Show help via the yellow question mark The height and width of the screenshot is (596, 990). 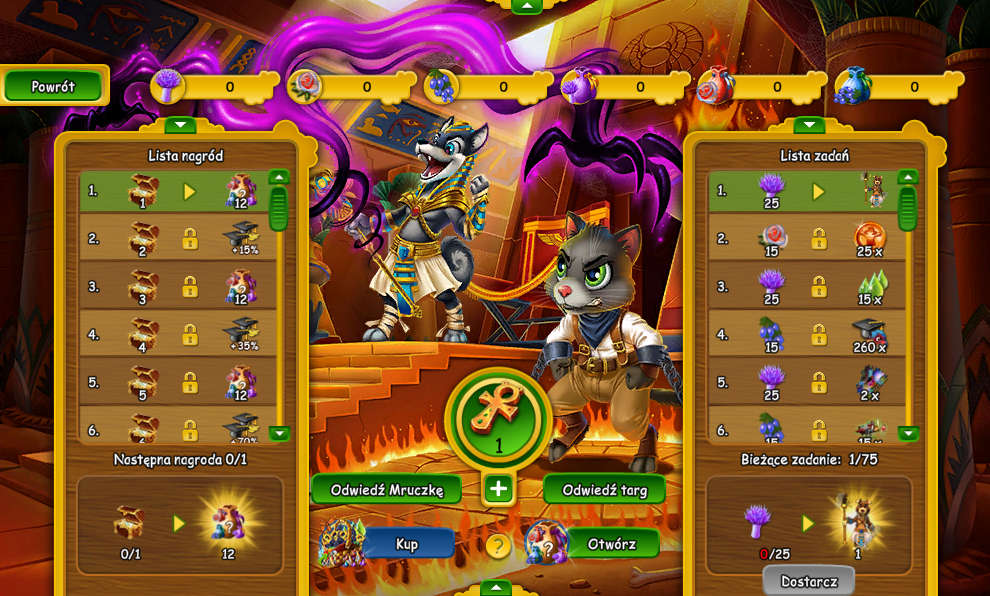tap(498, 546)
